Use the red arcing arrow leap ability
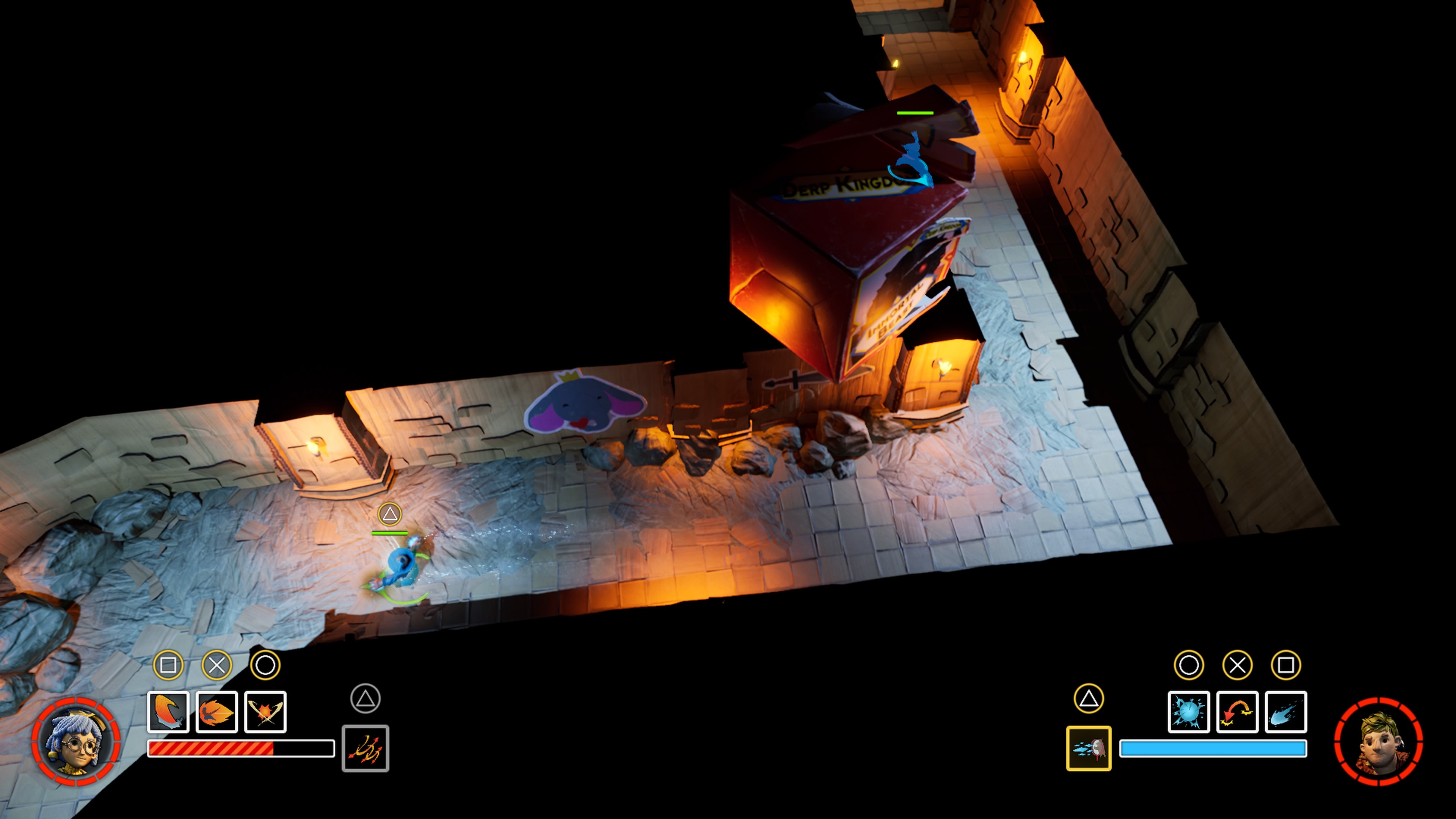Screen dimensions: 1456x819 (1237, 712)
